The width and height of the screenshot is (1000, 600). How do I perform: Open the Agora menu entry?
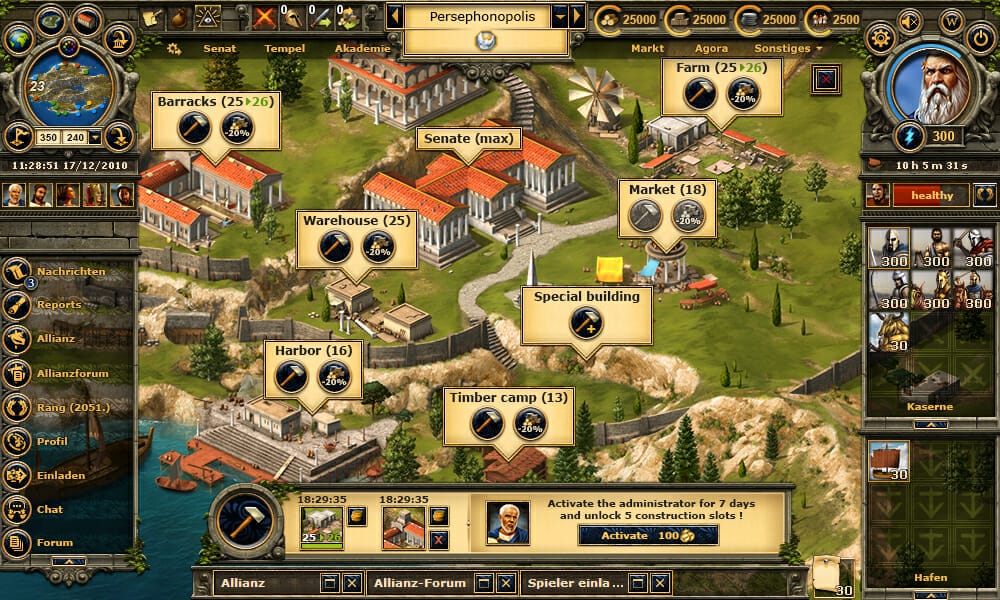[710, 48]
